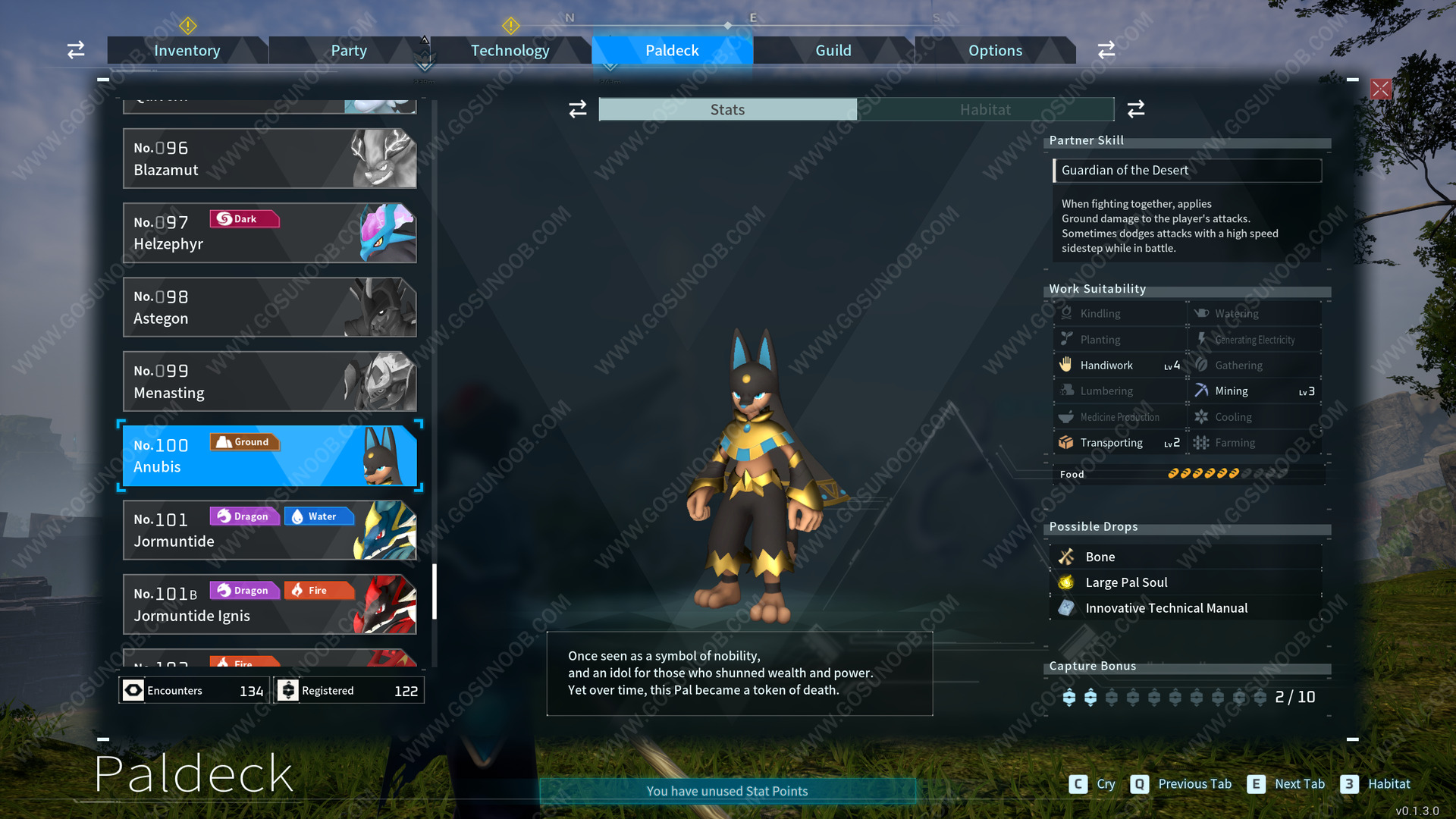The height and width of the screenshot is (819, 1456).
Task: Click the chevron below the Paldeck tab
Action: click(610, 67)
